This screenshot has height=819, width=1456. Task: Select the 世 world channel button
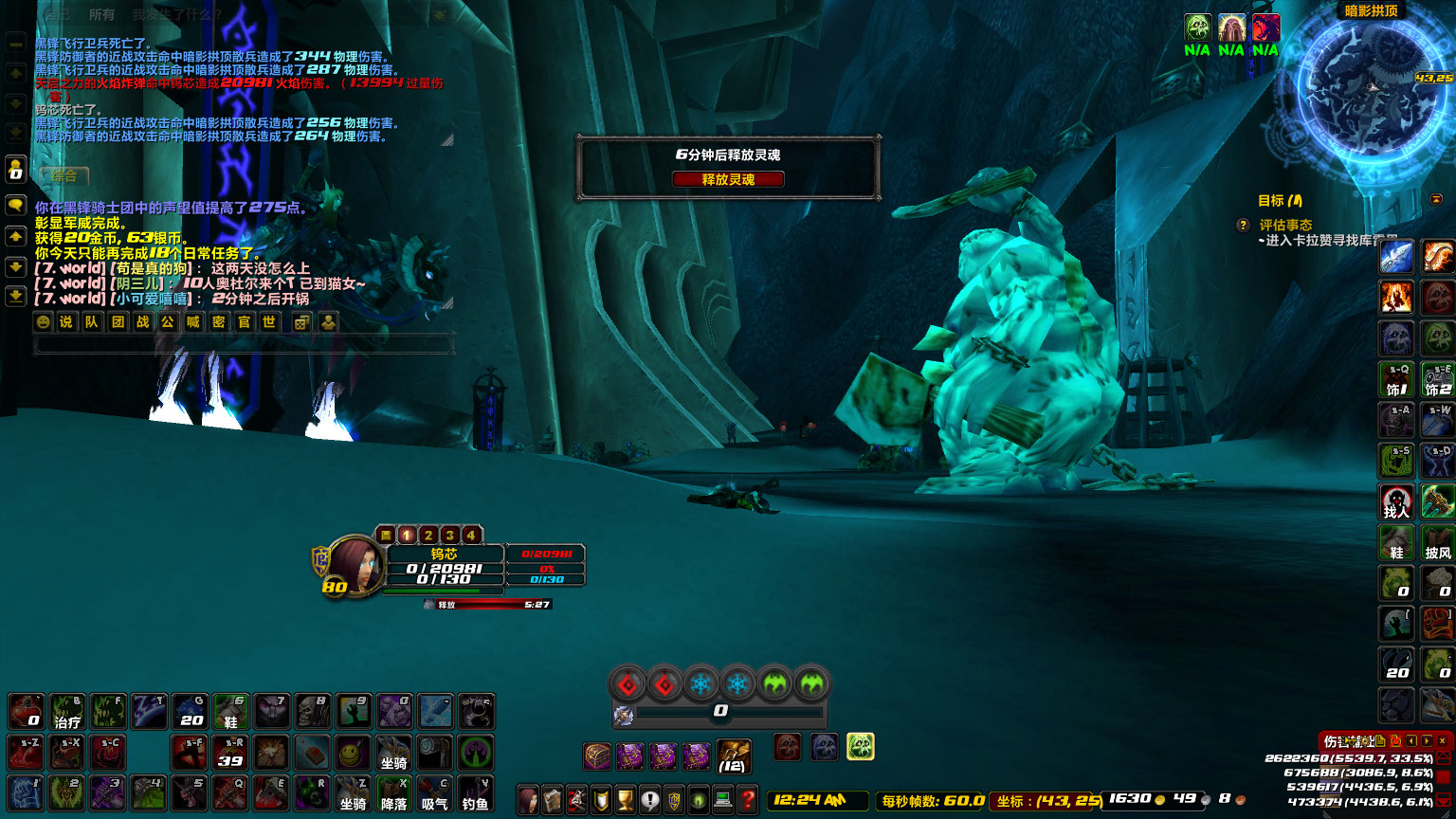270,322
